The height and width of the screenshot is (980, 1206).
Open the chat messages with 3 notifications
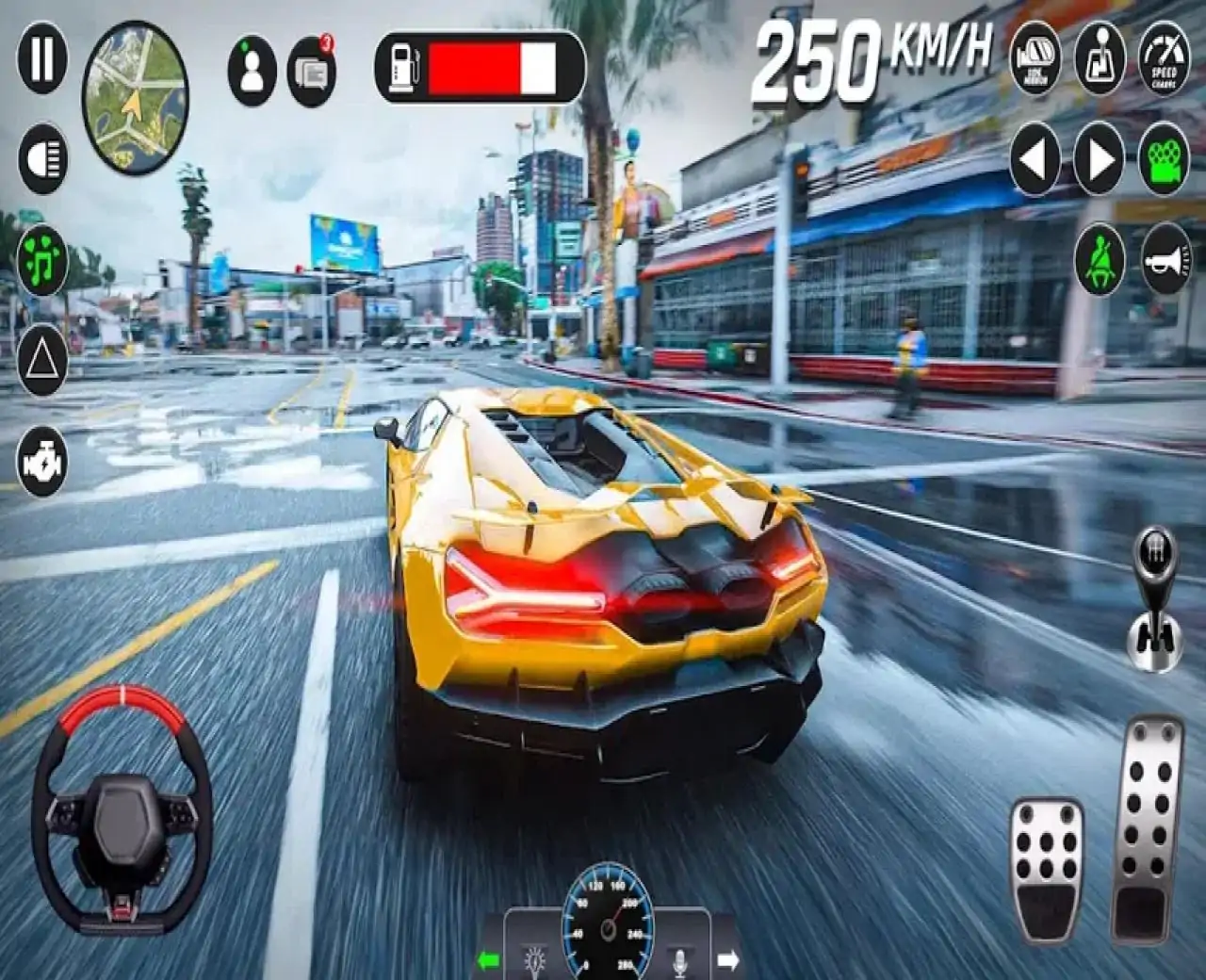click(x=311, y=62)
